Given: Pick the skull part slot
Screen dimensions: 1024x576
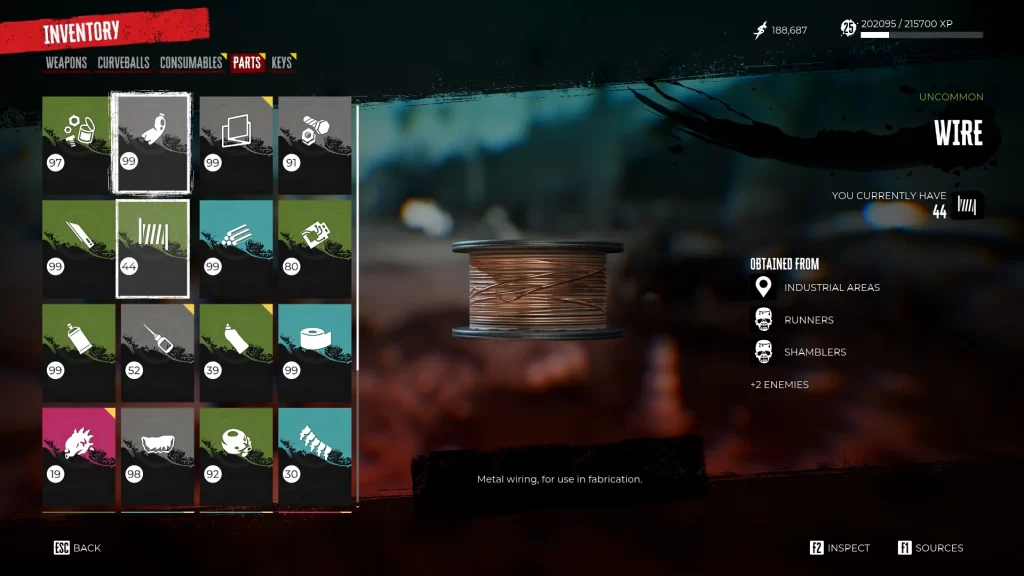Looking at the screenshot, I should [236, 456].
